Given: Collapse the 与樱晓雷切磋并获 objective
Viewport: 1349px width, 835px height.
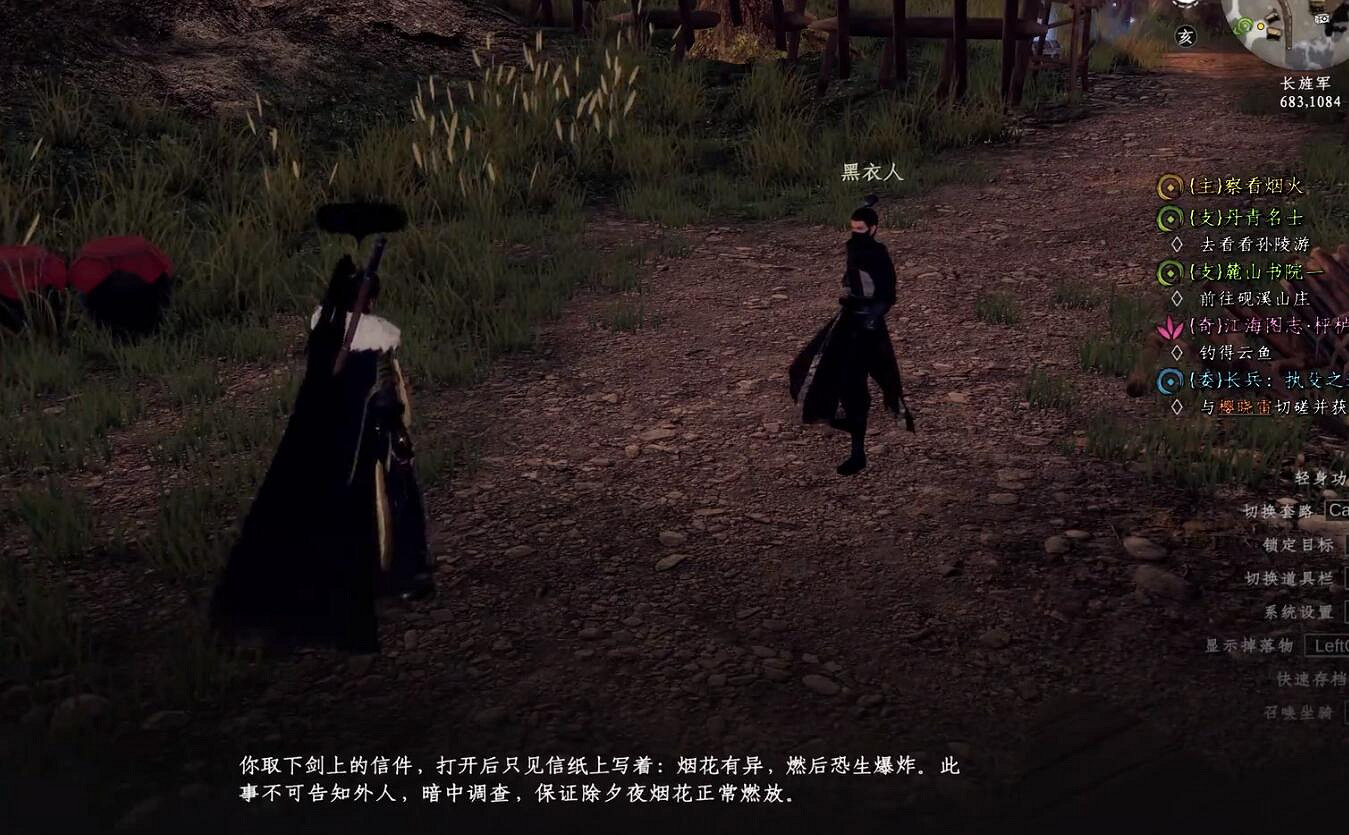Looking at the screenshot, I should coord(1176,406).
